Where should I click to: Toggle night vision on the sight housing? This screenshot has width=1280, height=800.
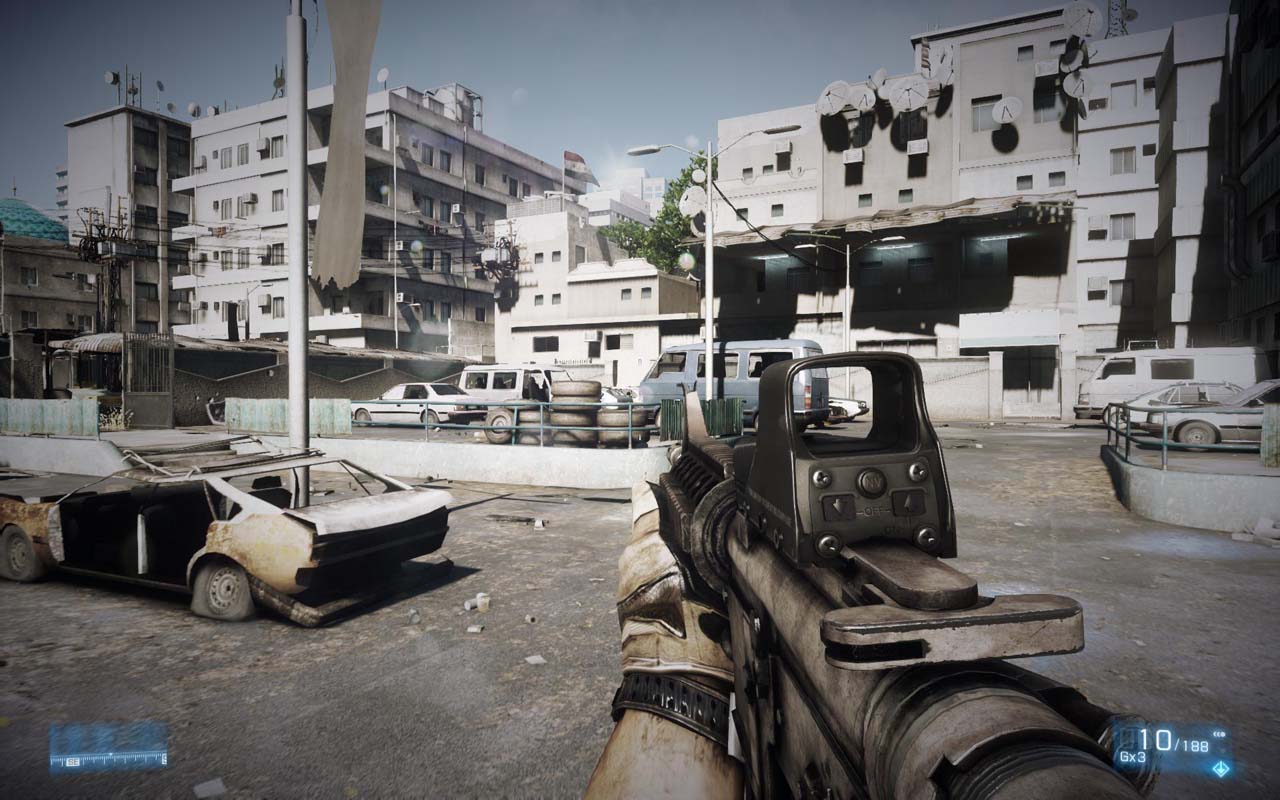pyautogui.click(x=872, y=481)
